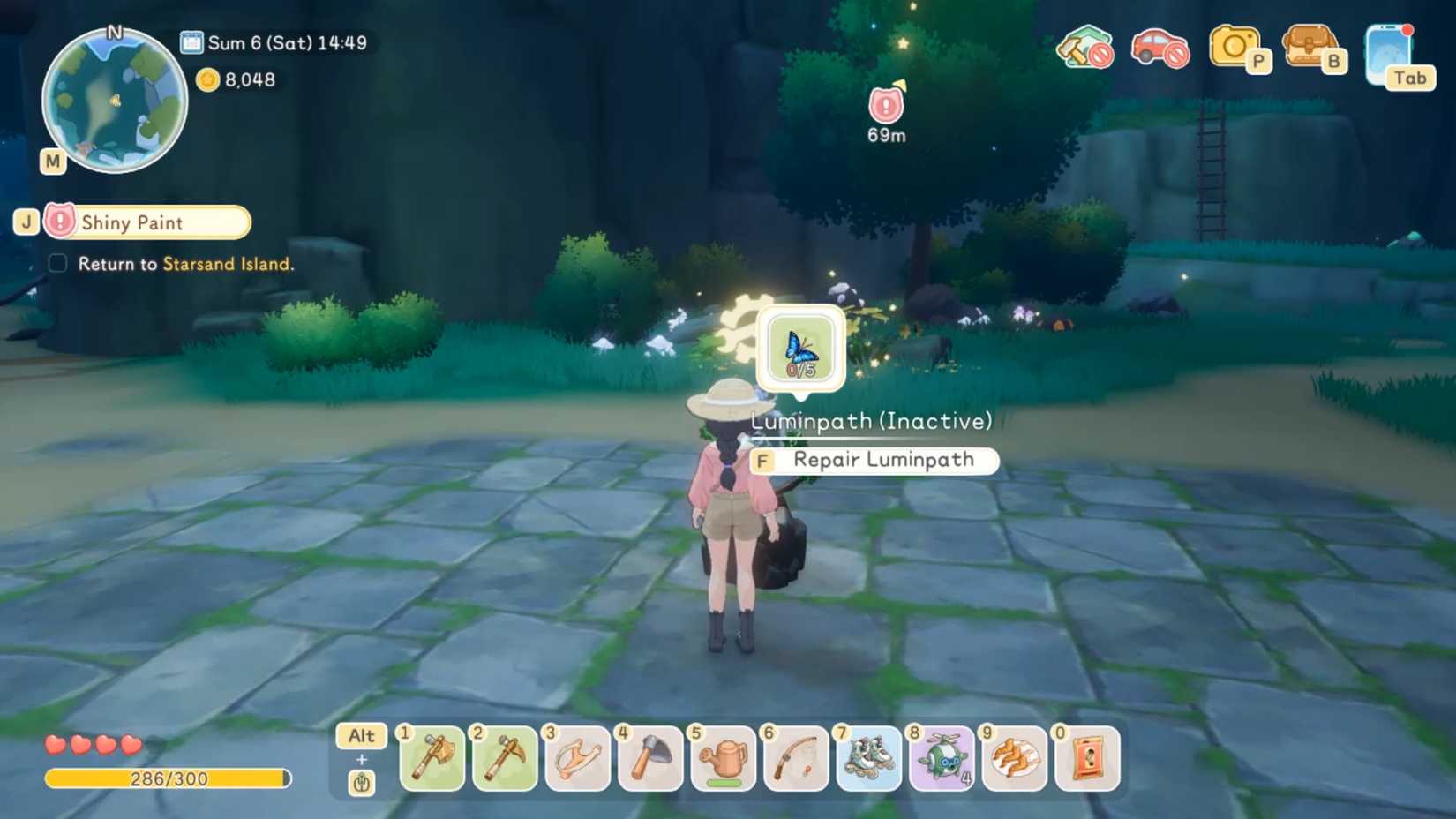Expand the minimap with the M badge
1456x819 pixels.
52,162
